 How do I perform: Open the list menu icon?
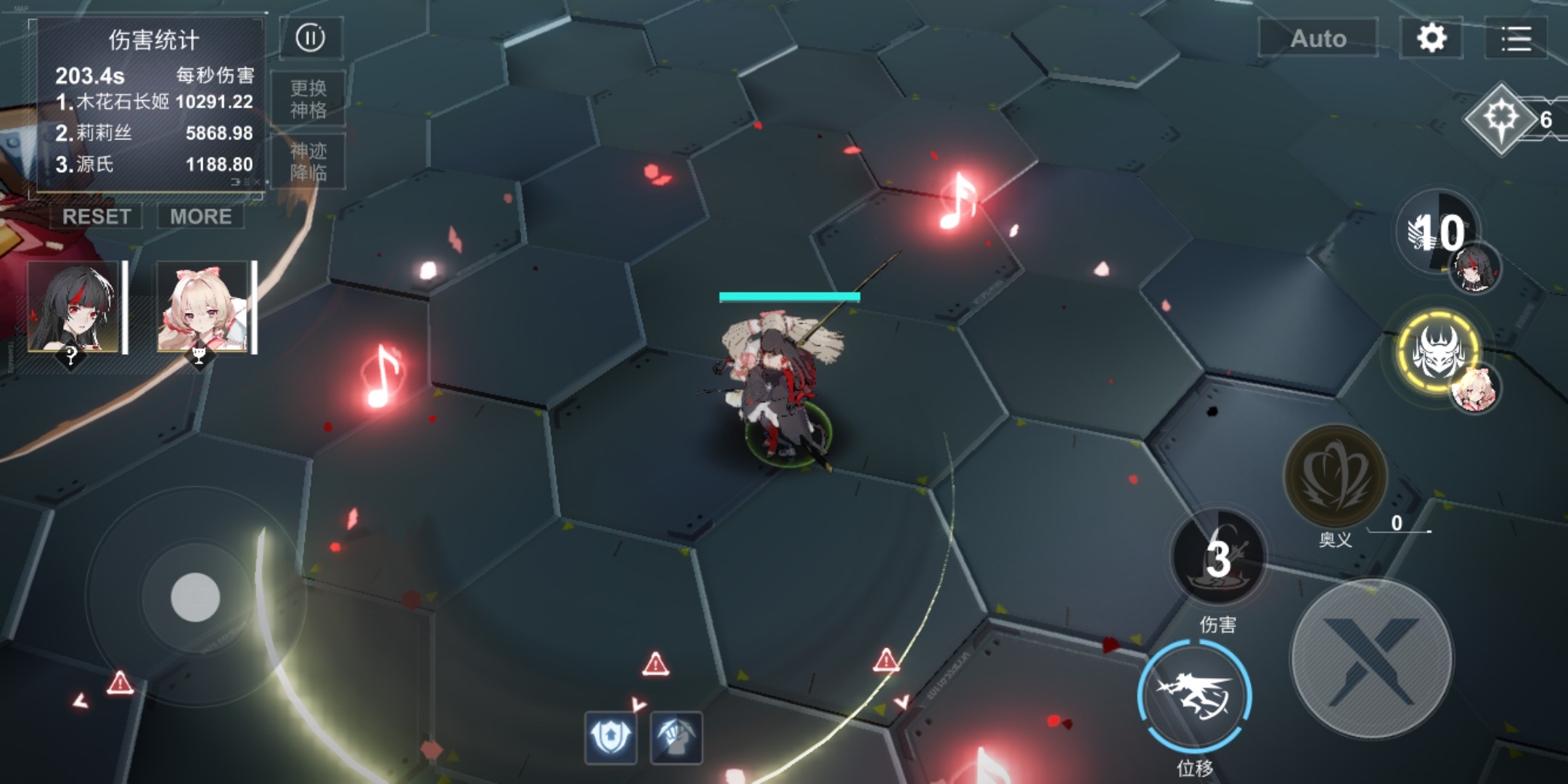1516,38
